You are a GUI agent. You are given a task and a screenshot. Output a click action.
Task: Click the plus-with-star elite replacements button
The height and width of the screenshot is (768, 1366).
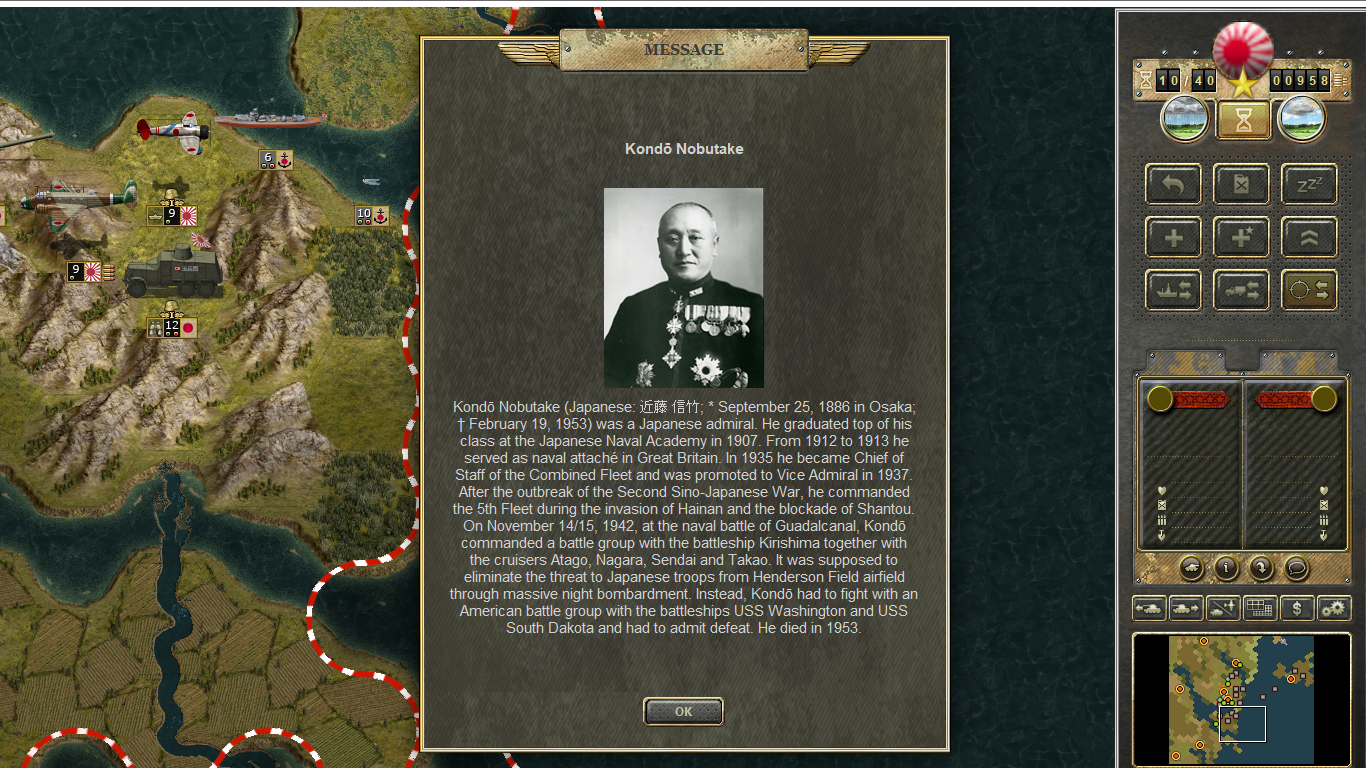tap(1241, 238)
